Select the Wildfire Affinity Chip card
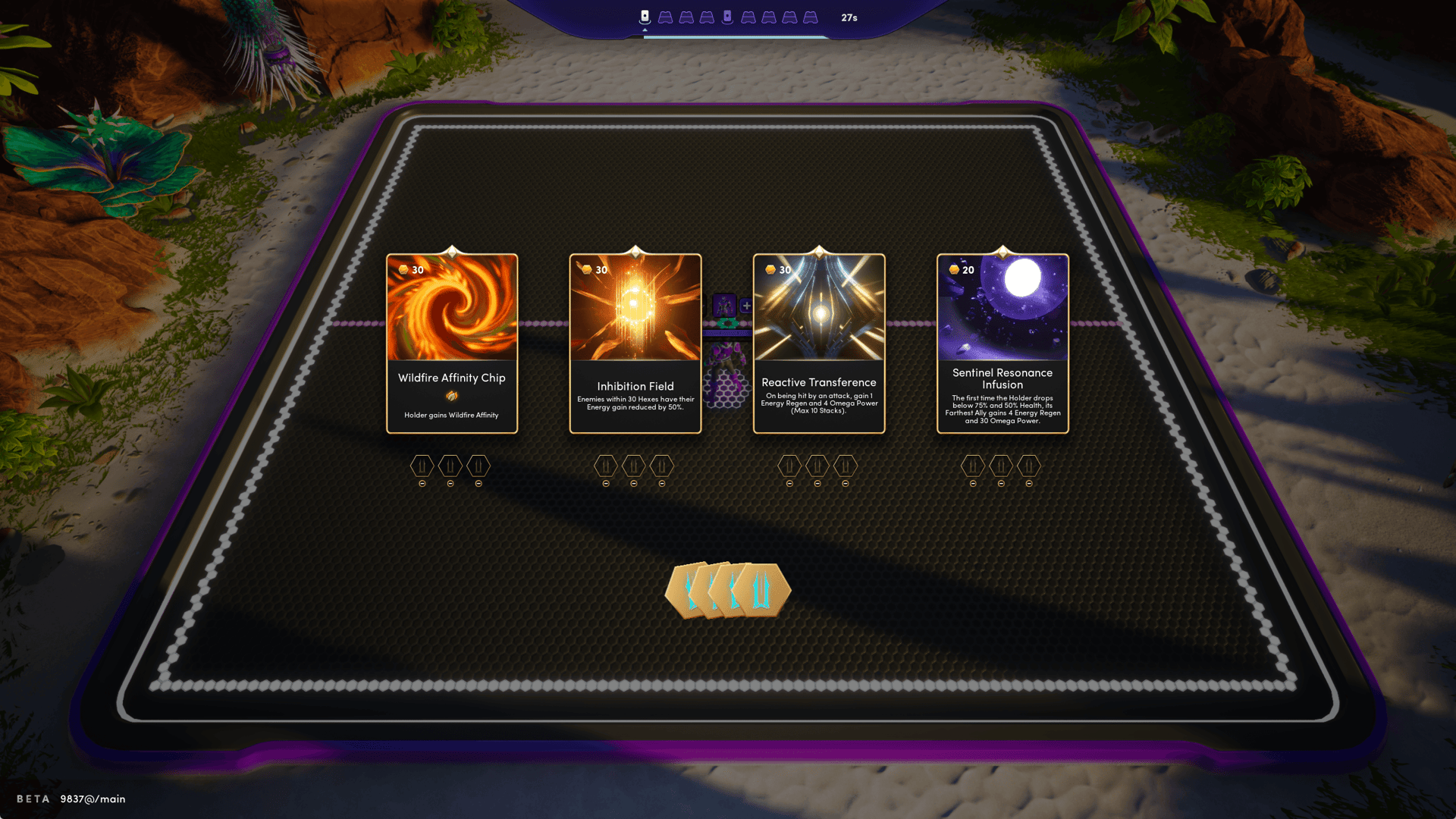1456x819 pixels. [452, 344]
